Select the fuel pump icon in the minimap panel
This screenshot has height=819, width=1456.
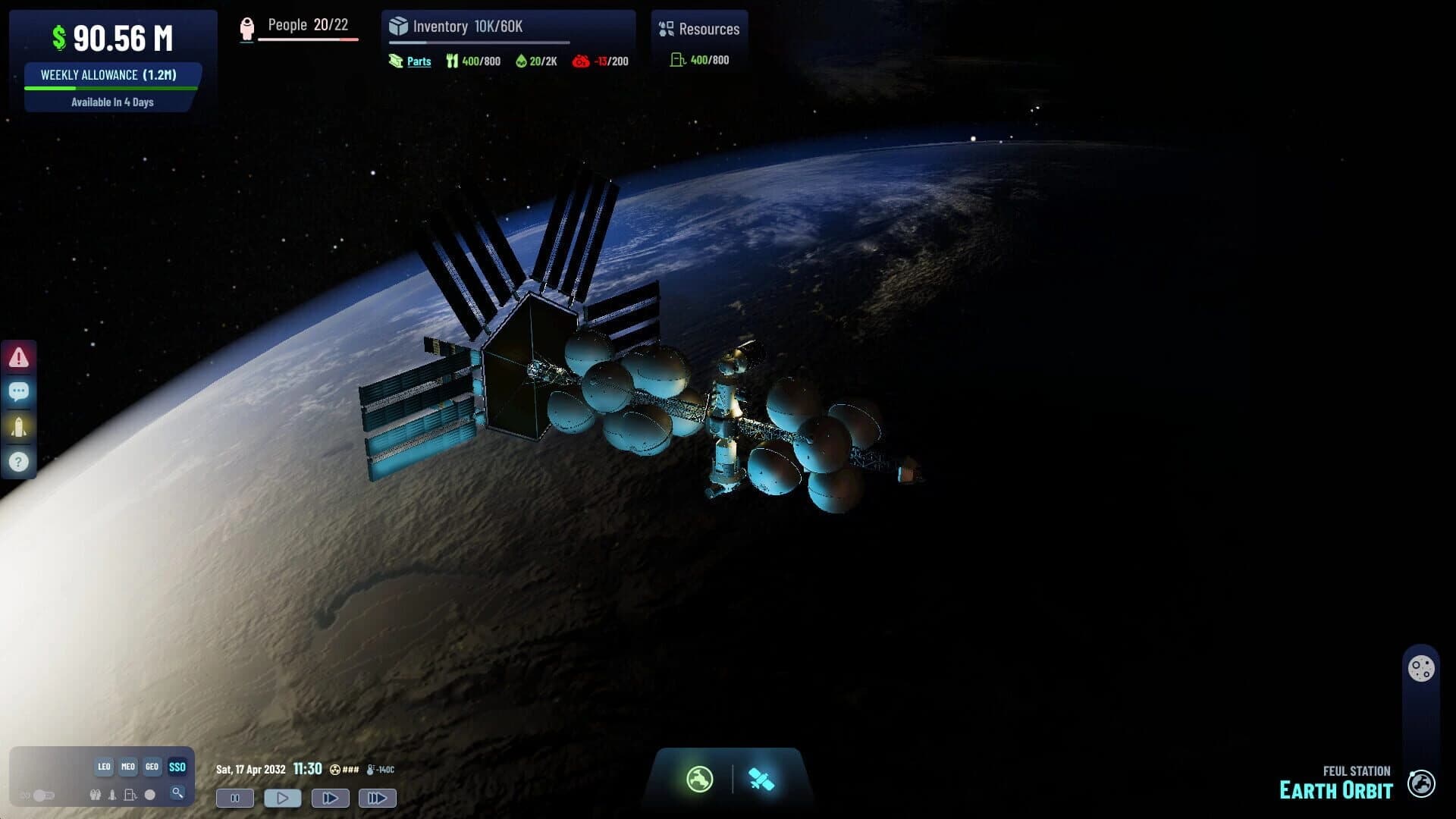coord(130,795)
